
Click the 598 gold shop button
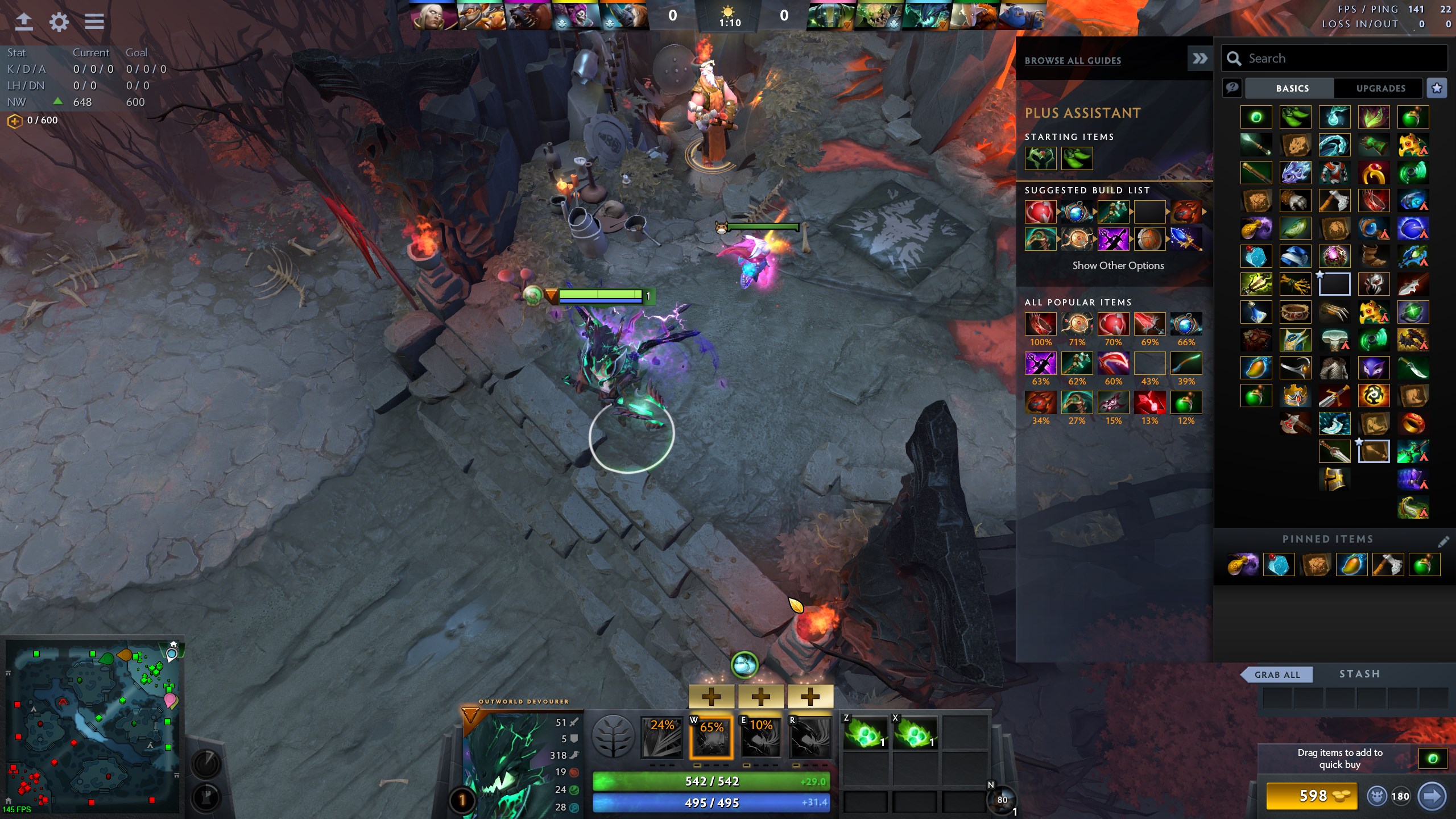(x=1312, y=796)
